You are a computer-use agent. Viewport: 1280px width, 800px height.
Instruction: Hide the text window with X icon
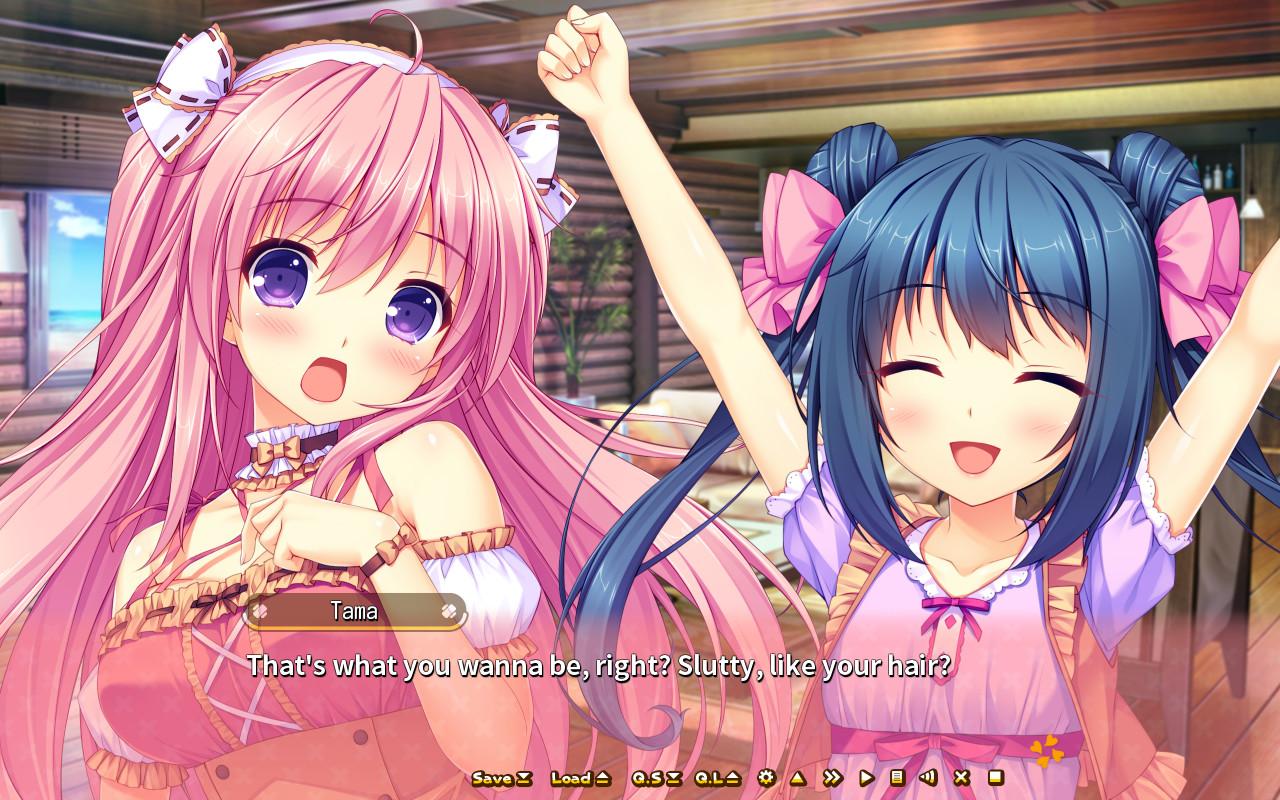click(x=961, y=778)
